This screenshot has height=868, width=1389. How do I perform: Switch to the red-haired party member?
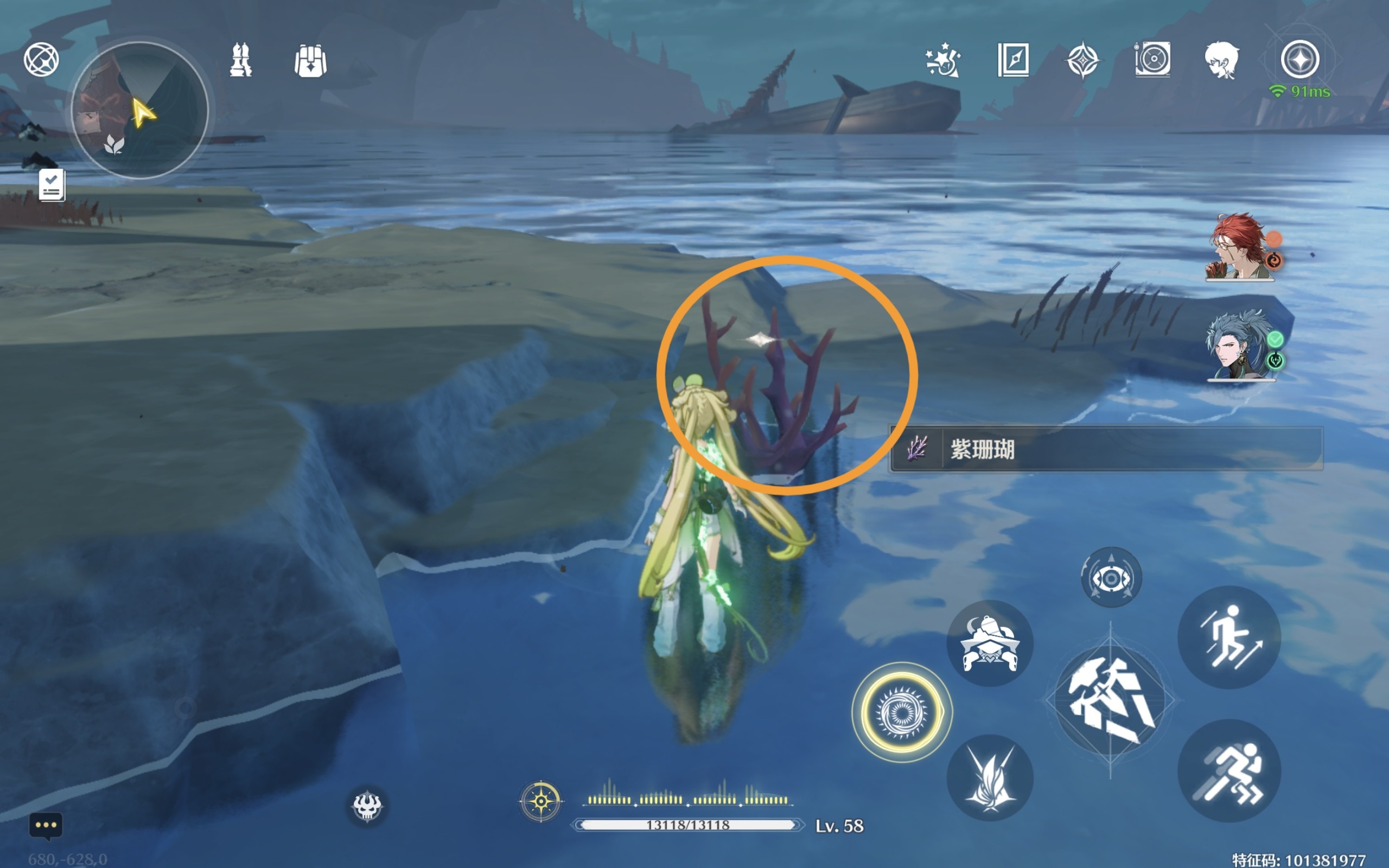pos(1240,247)
